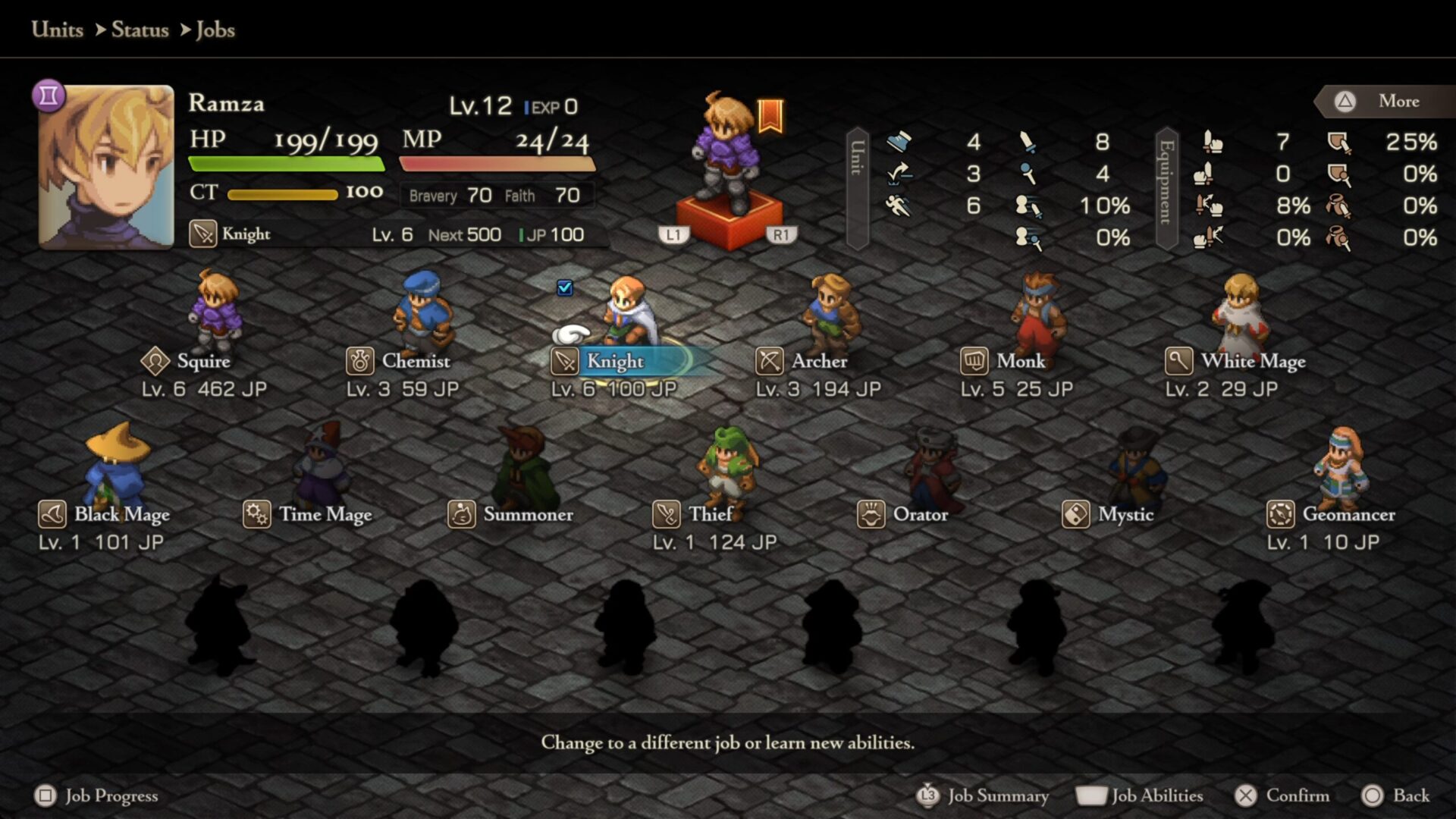Open the More options with the triangle prompt

coord(1382,101)
